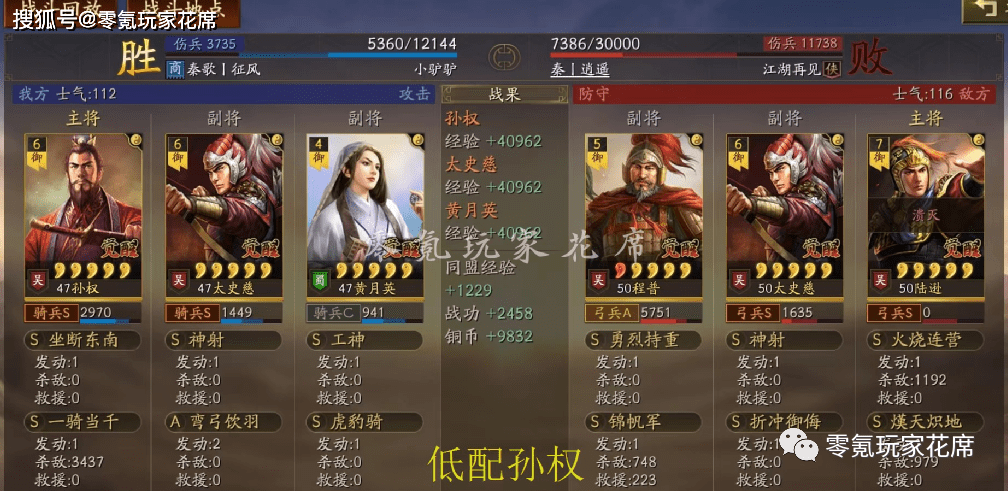Open player 小驴驴's profile name
Image resolution: width=1008 pixels, height=491 pixels.
(435, 70)
